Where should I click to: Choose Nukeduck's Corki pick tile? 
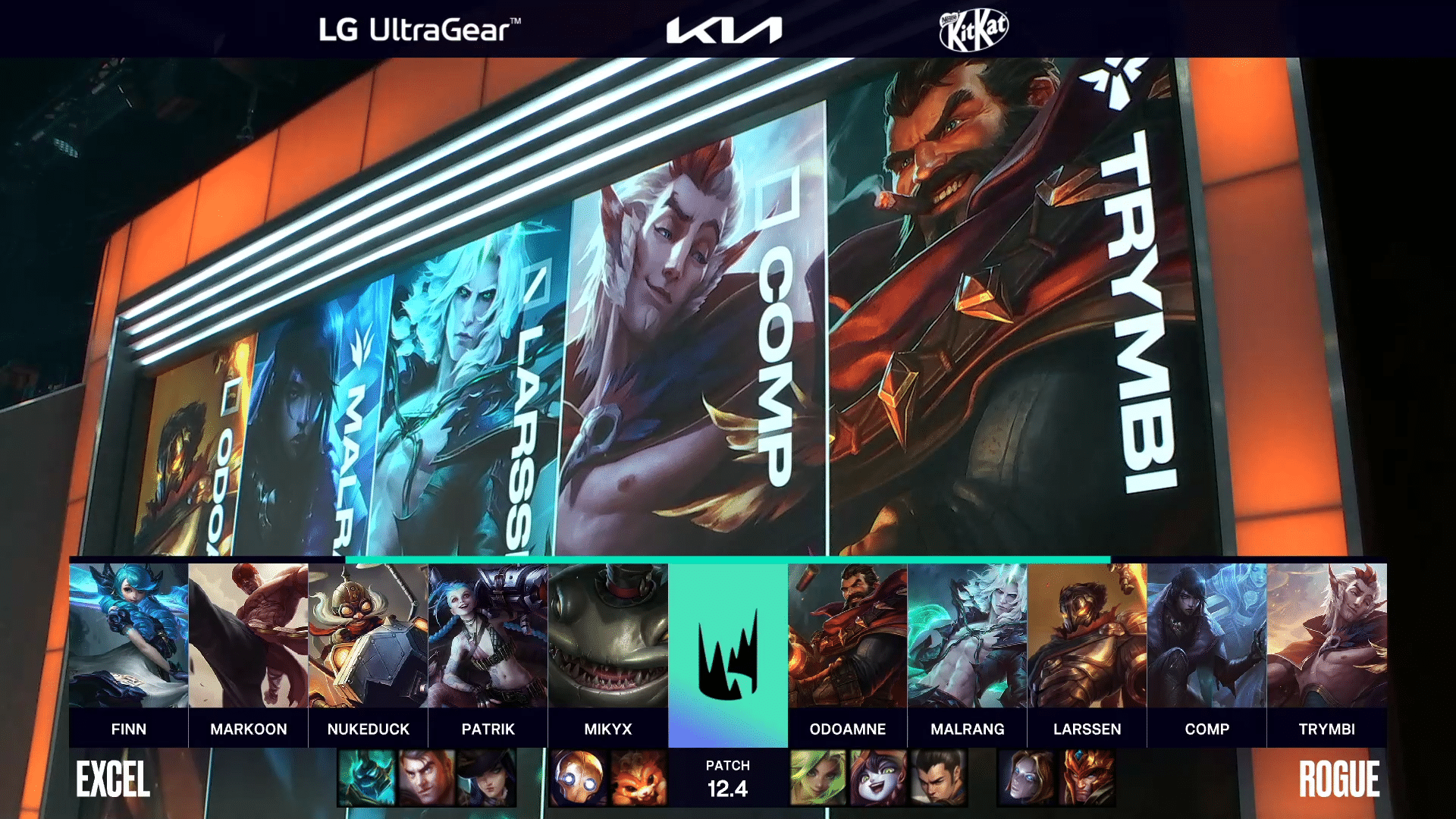click(x=368, y=635)
